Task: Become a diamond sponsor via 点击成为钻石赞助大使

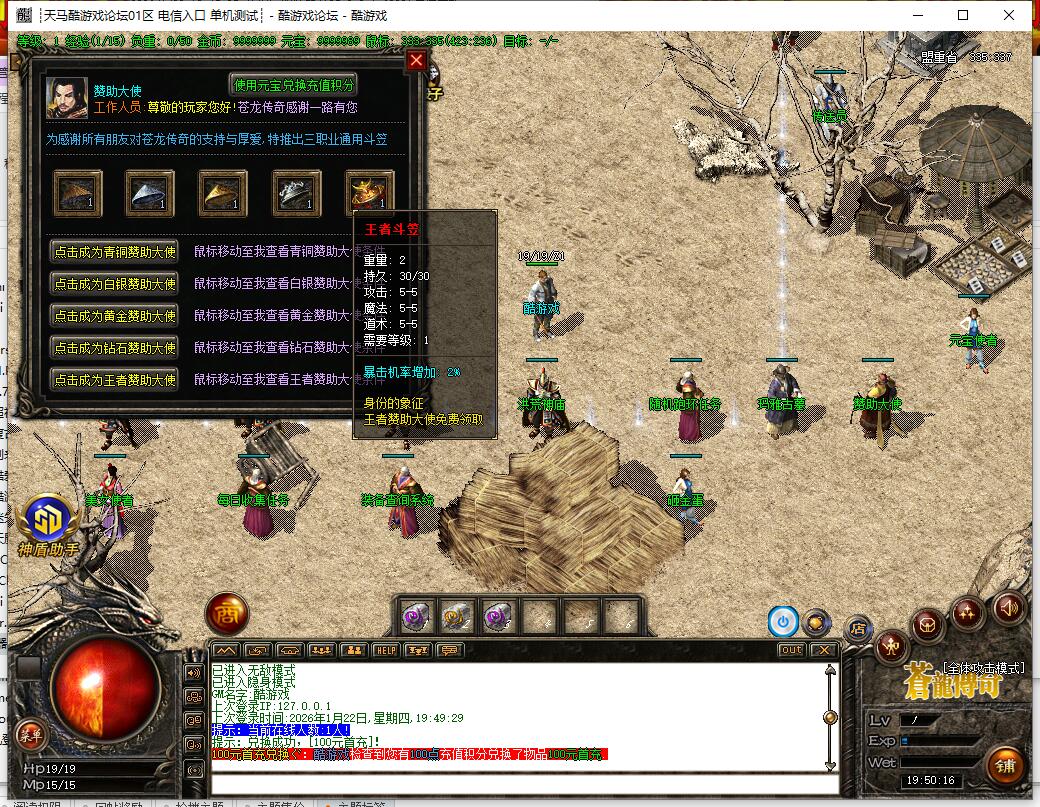Action: coord(115,348)
